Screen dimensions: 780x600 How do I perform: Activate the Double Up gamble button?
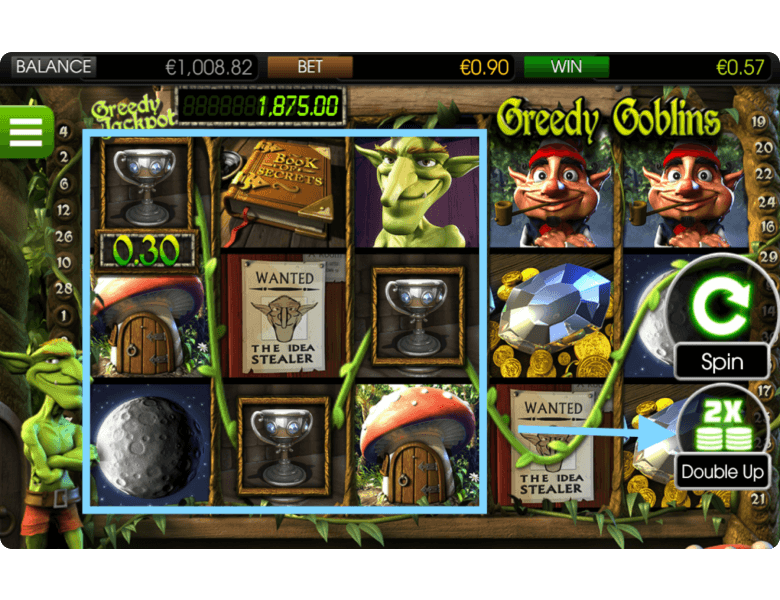722,439
